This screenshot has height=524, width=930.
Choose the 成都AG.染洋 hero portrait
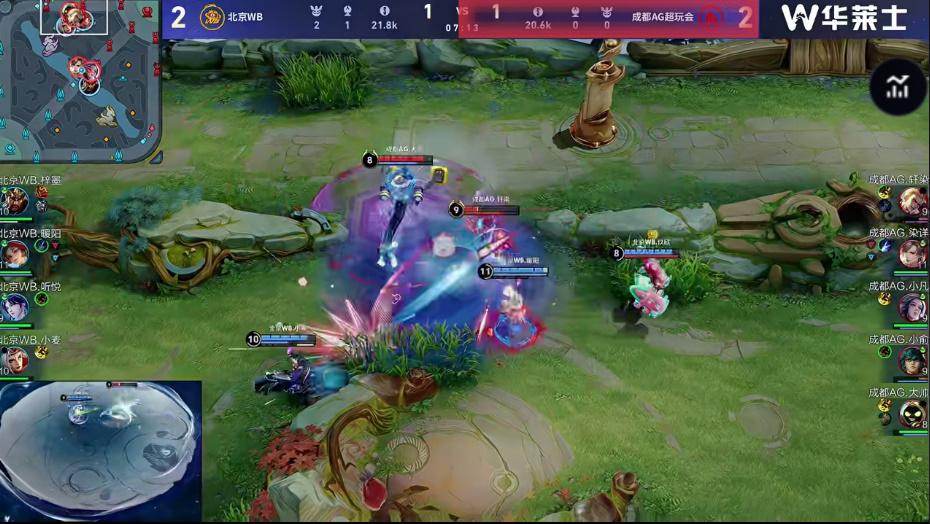pos(912,255)
